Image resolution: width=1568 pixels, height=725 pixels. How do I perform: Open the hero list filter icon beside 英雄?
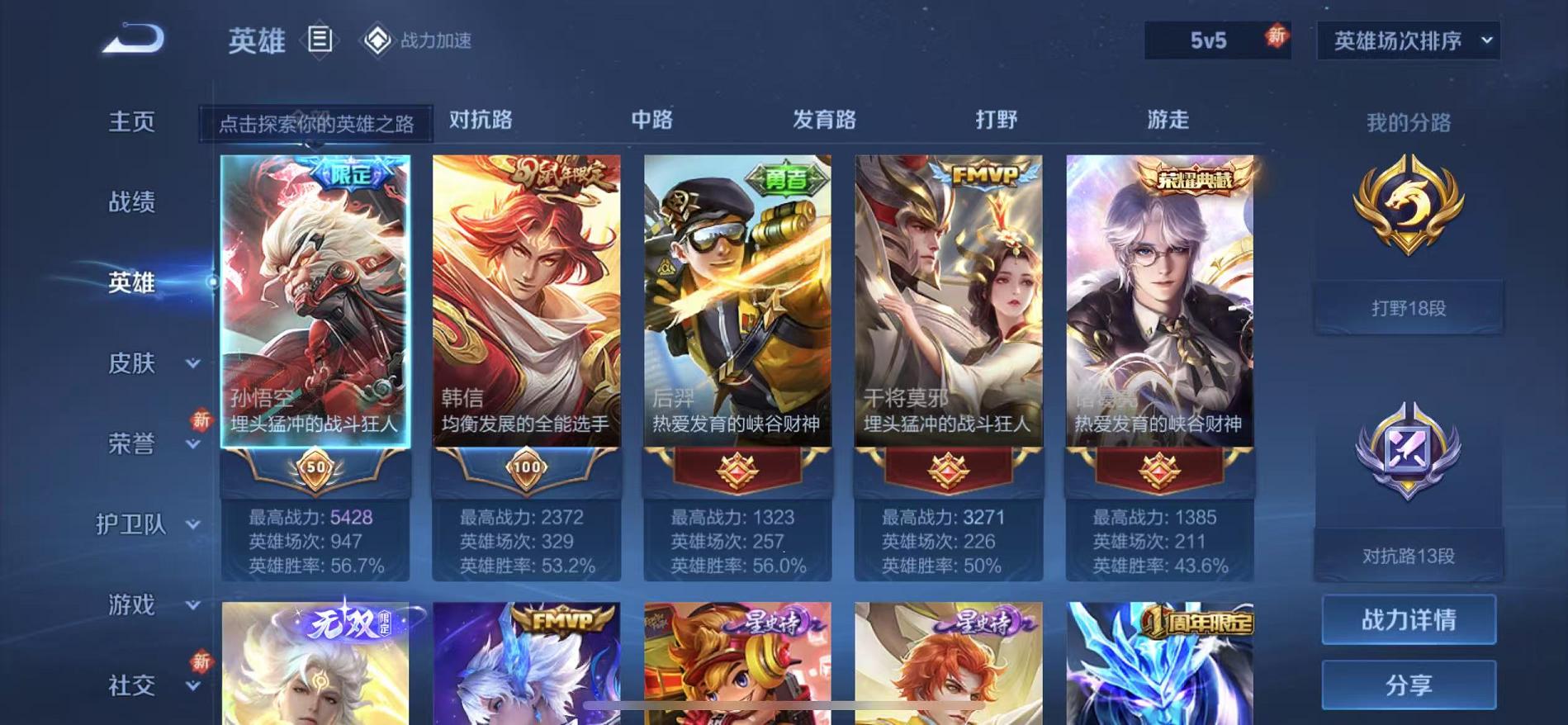[320, 40]
